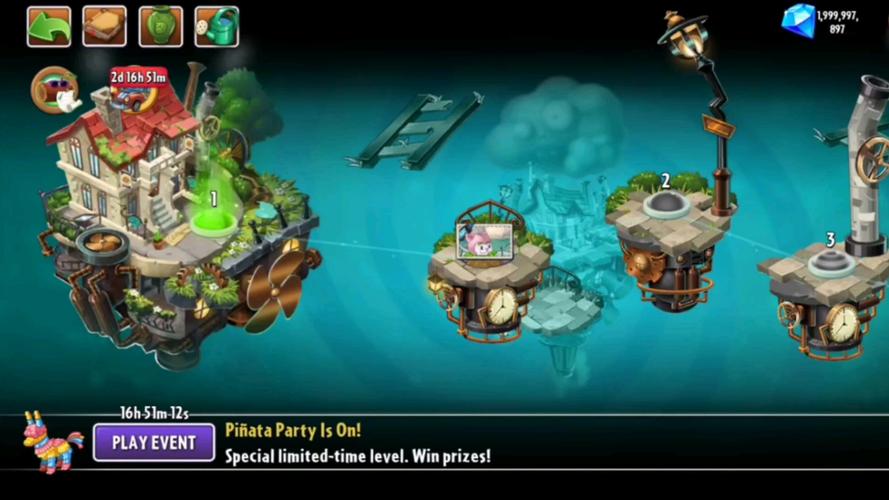Click the PLAY EVENT button
Screen dimensions: 889x500
[x=154, y=442]
